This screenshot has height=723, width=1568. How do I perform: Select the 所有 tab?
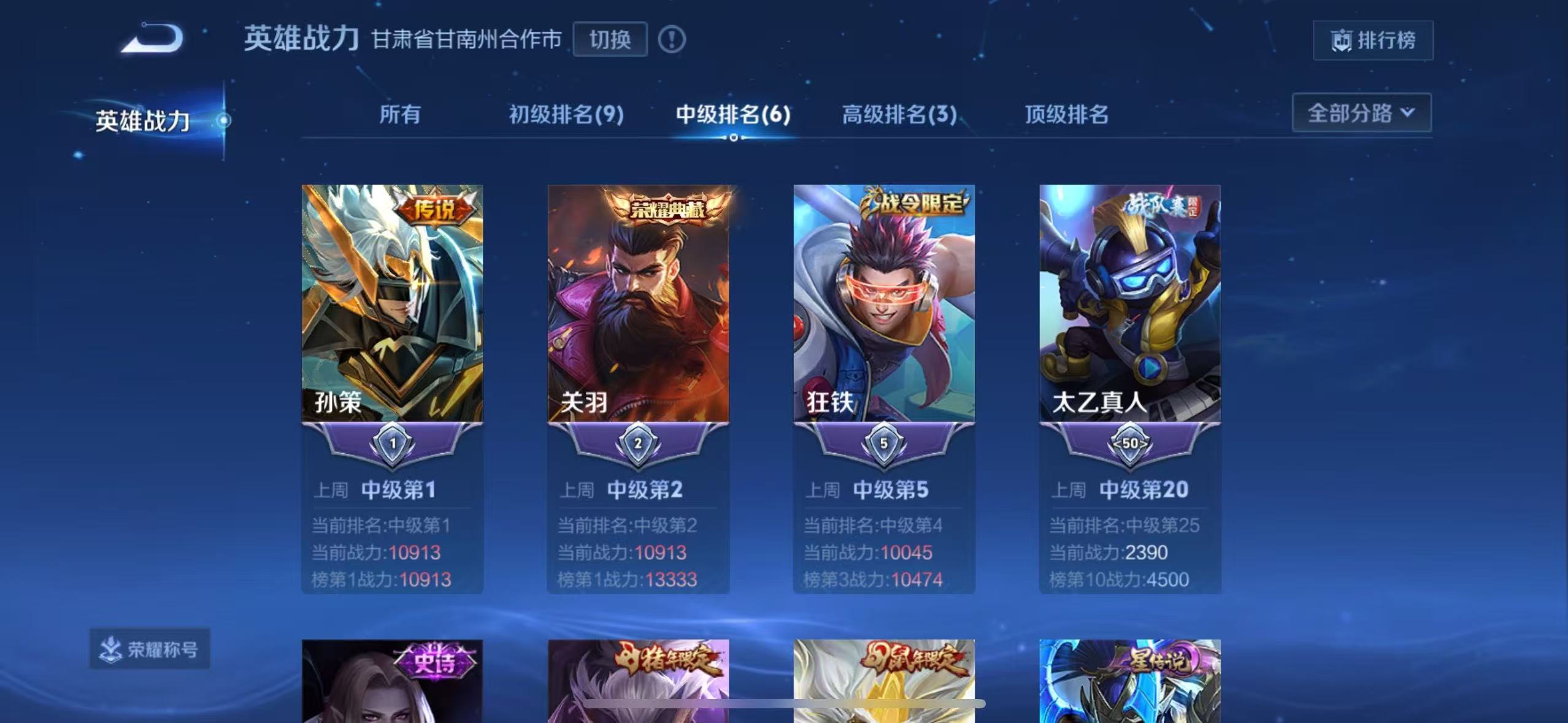pyautogui.click(x=399, y=115)
